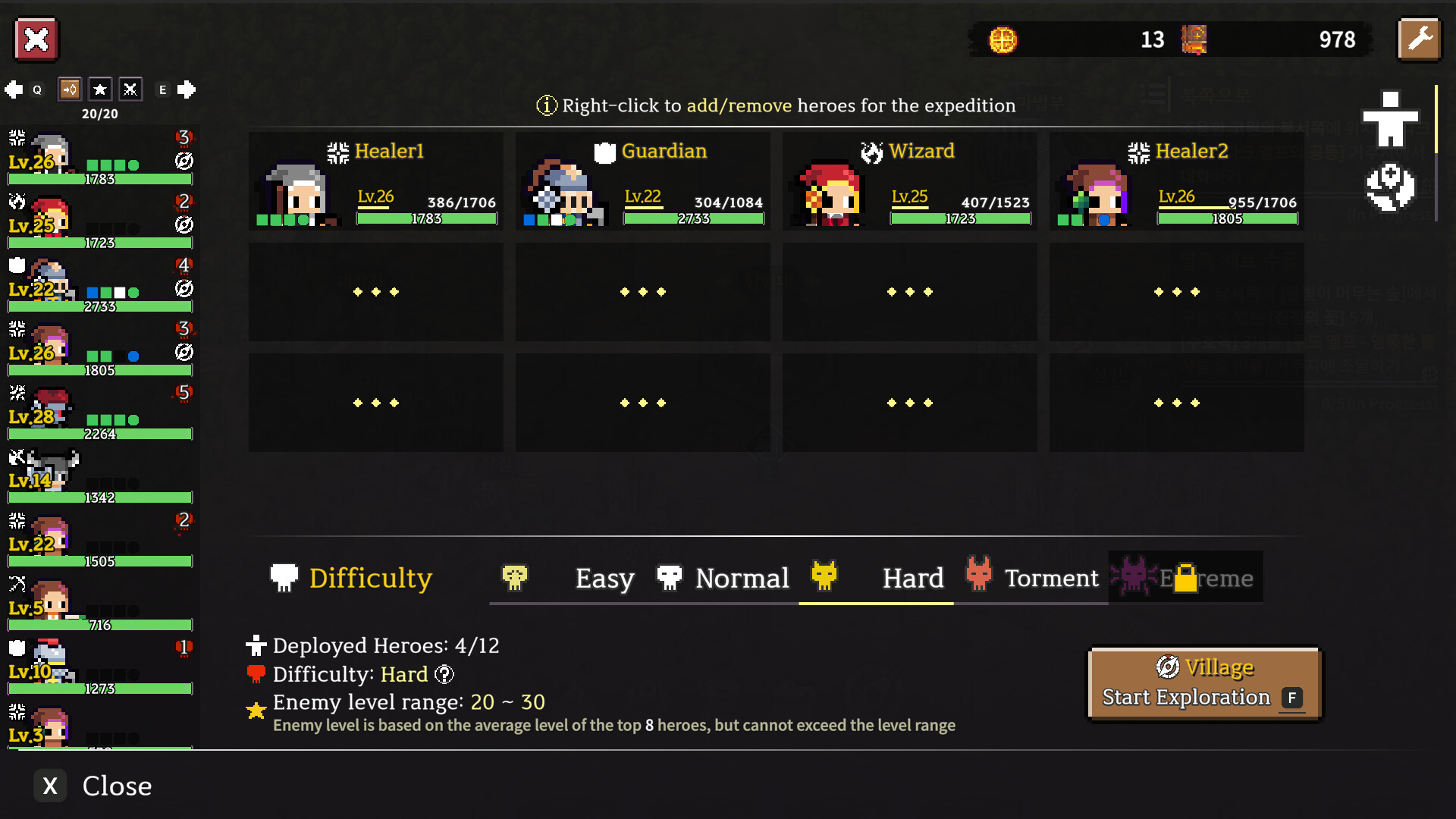Image resolution: width=1456 pixels, height=819 pixels.
Task: Open settings via the wrench icon
Action: [1420, 39]
